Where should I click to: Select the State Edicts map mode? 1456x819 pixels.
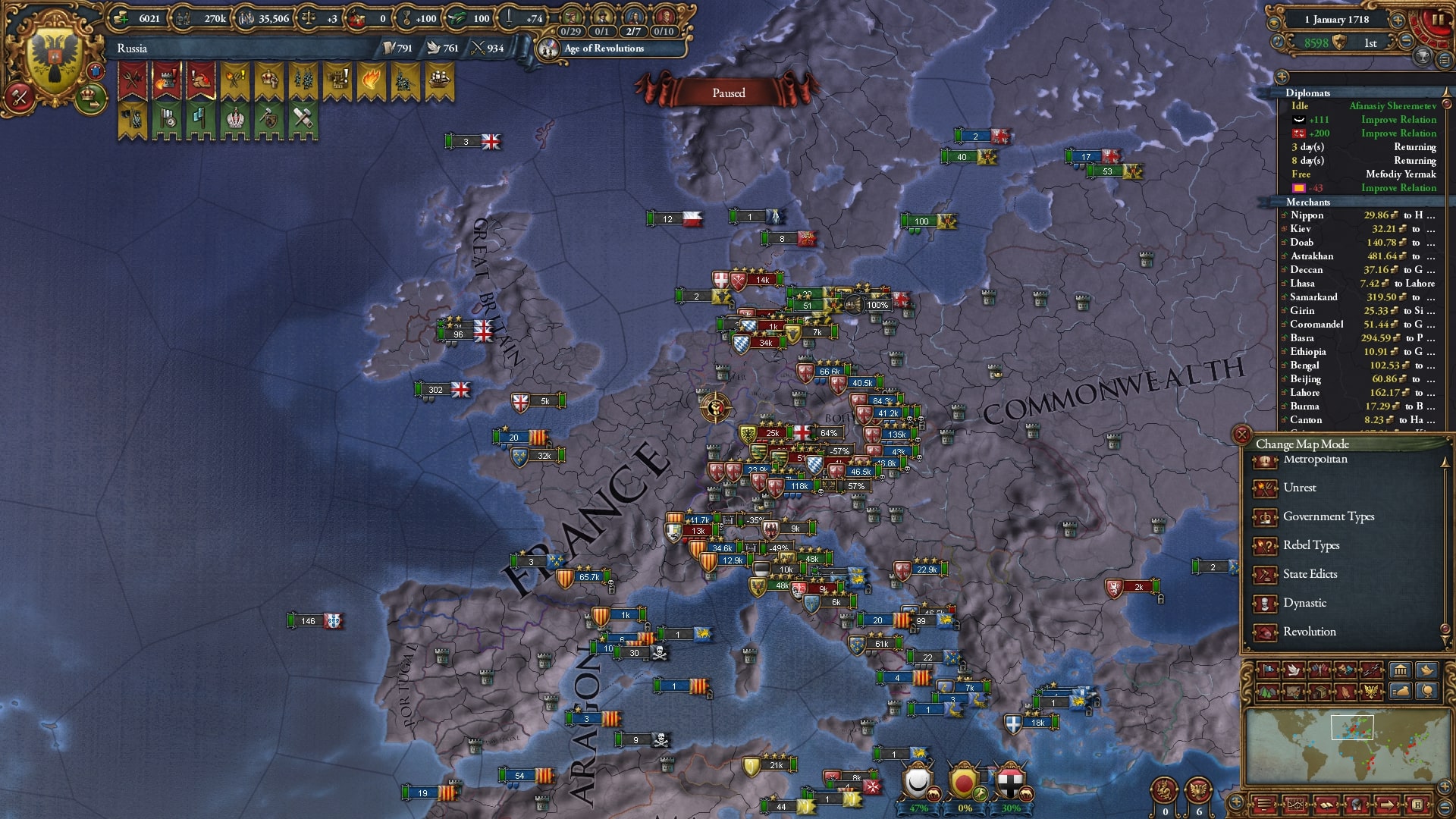[1310, 574]
